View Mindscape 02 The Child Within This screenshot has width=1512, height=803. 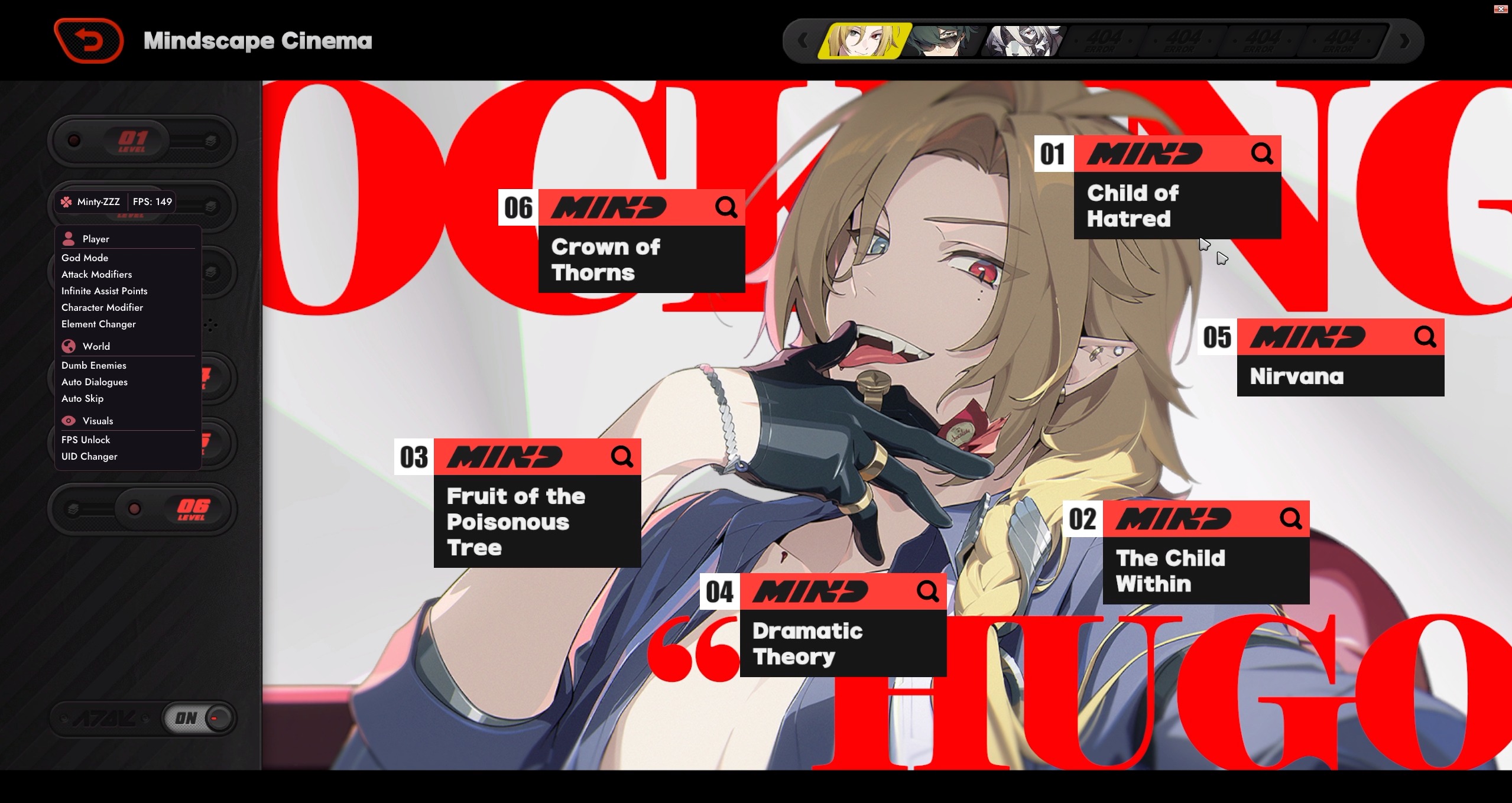pos(1205,570)
